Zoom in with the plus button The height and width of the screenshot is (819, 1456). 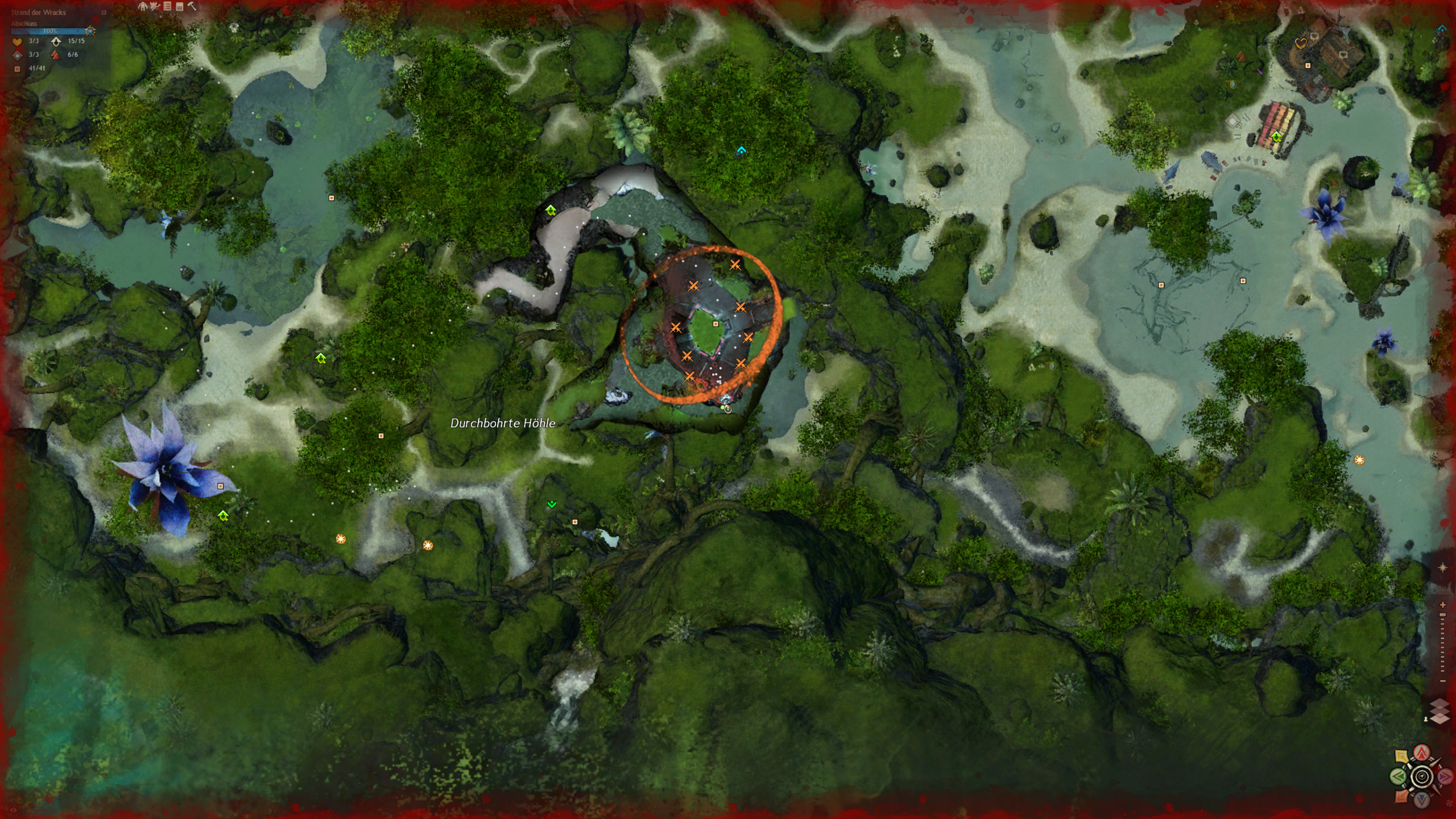[x=1442, y=605]
